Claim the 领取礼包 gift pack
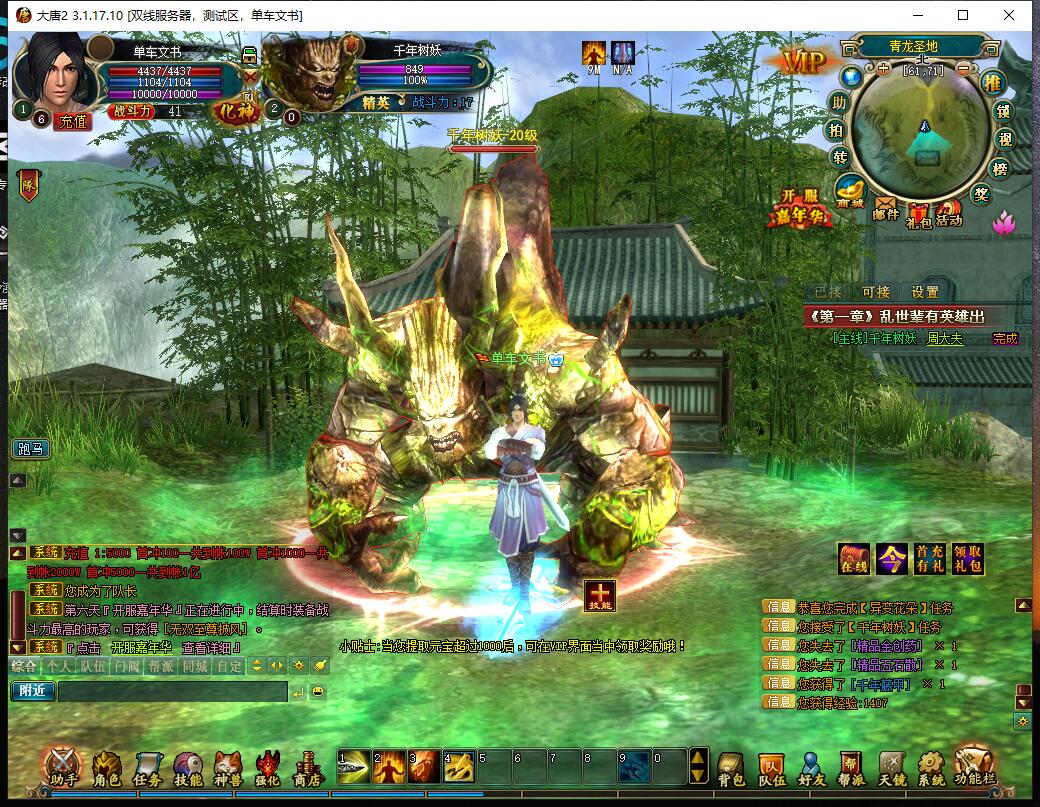 (x=967, y=559)
